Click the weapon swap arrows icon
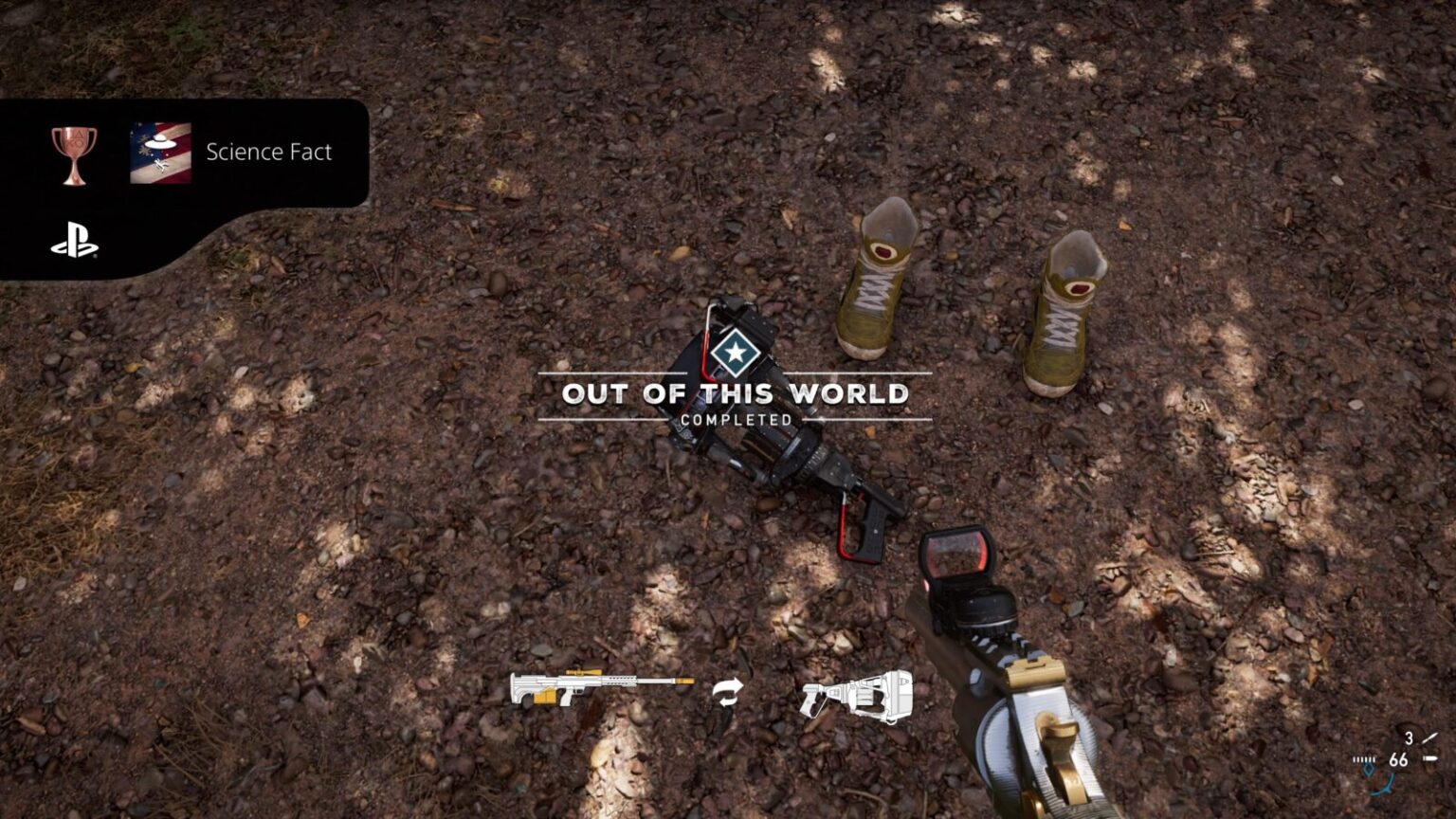 click(728, 693)
